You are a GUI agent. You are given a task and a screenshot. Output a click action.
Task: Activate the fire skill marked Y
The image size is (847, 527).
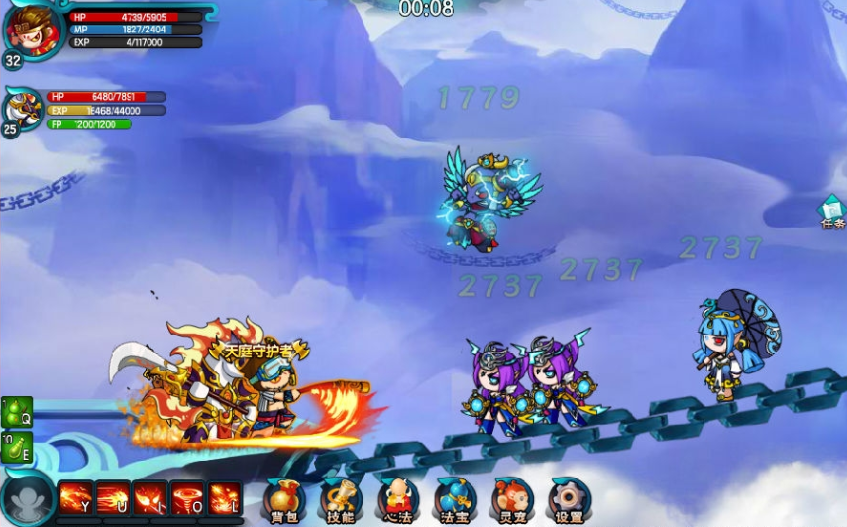pyautogui.click(x=76, y=498)
